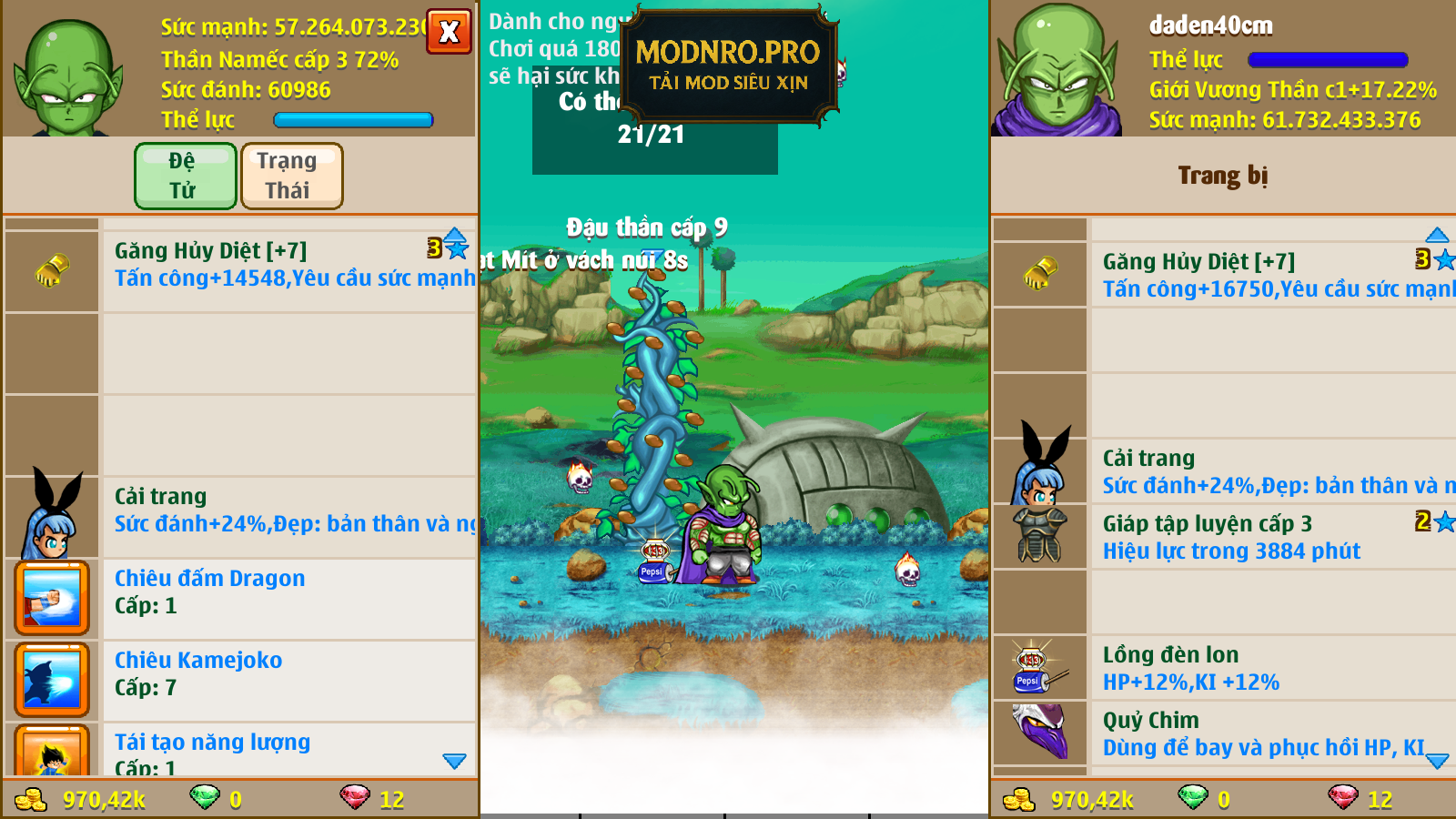Image resolution: width=1456 pixels, height=819 pixels.
Task: Switch to the Đệ Tử tab
Action: coord(186,176)
